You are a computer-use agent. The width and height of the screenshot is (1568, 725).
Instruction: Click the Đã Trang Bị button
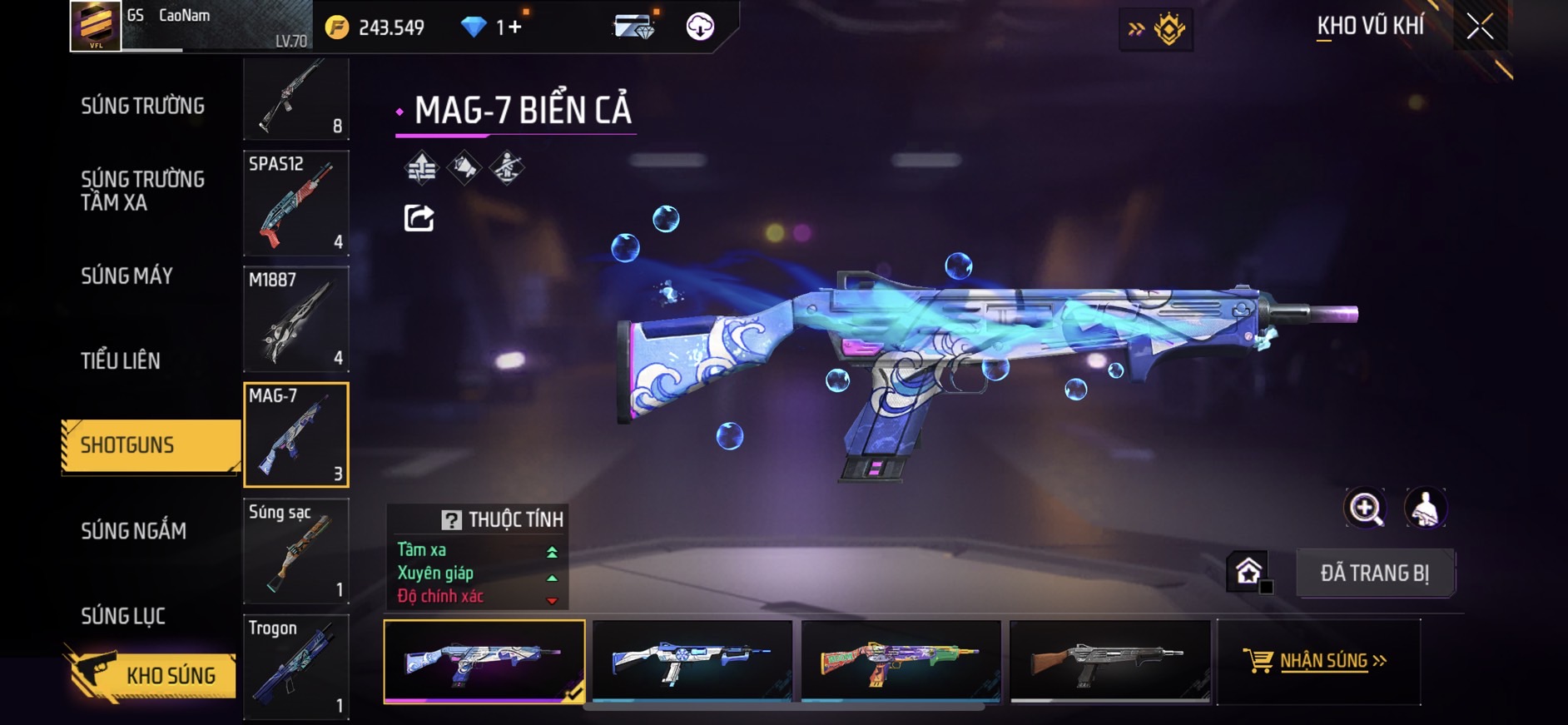[x=1374, y=573]
